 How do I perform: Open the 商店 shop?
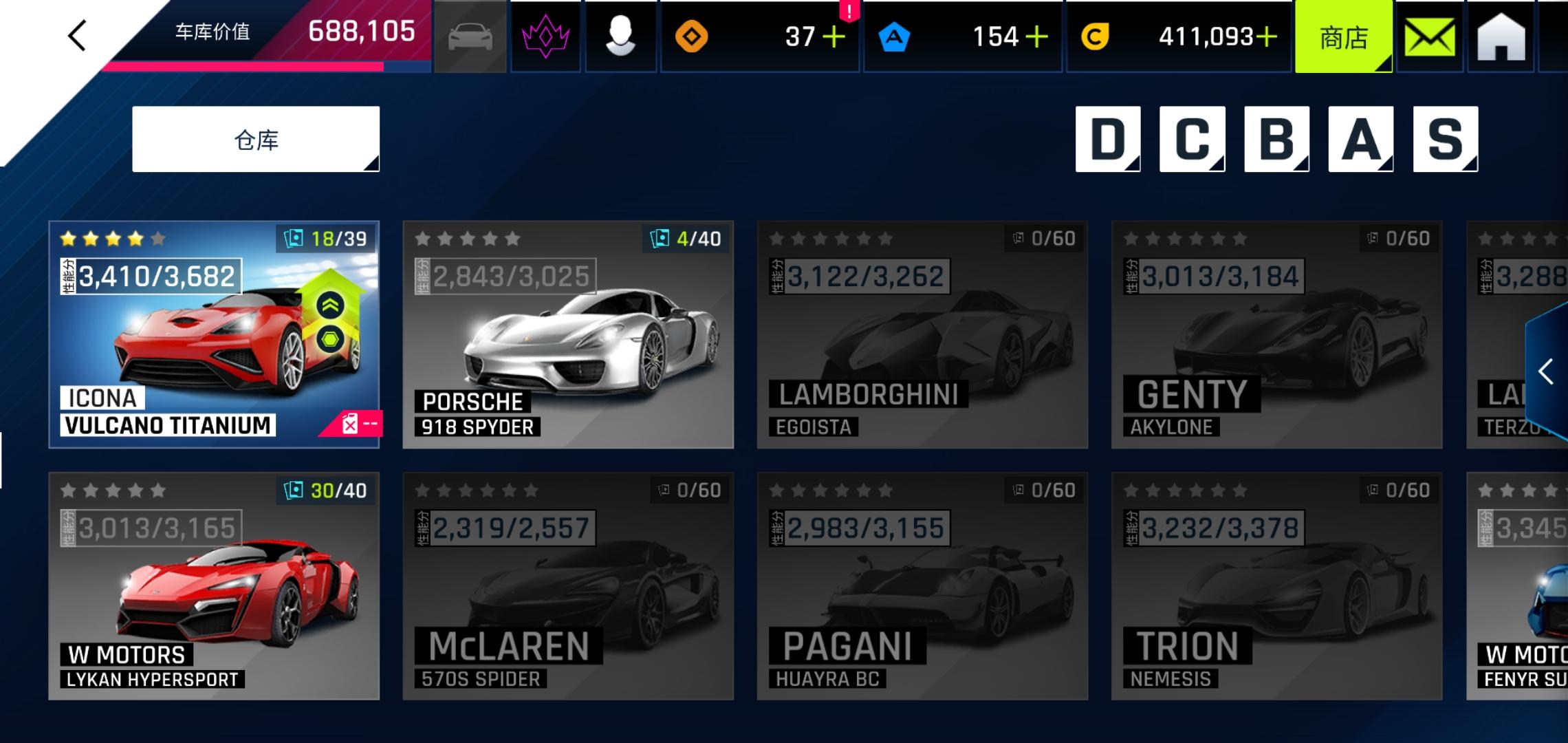click(1343, 37)
